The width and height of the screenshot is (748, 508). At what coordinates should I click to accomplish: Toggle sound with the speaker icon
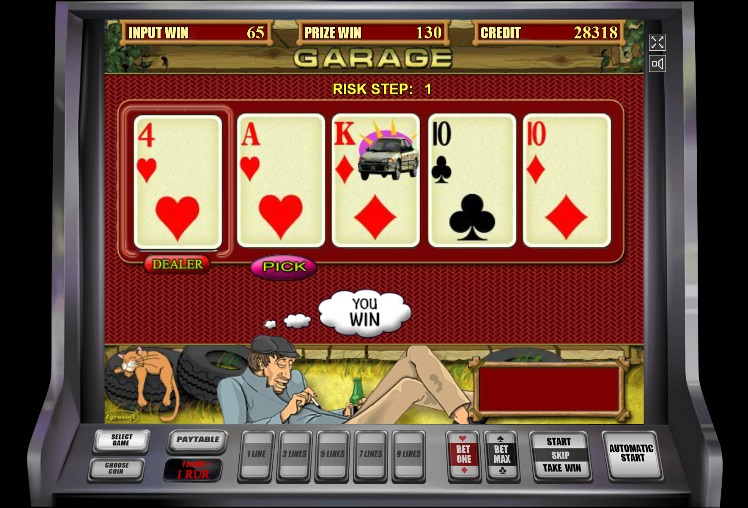657,64
